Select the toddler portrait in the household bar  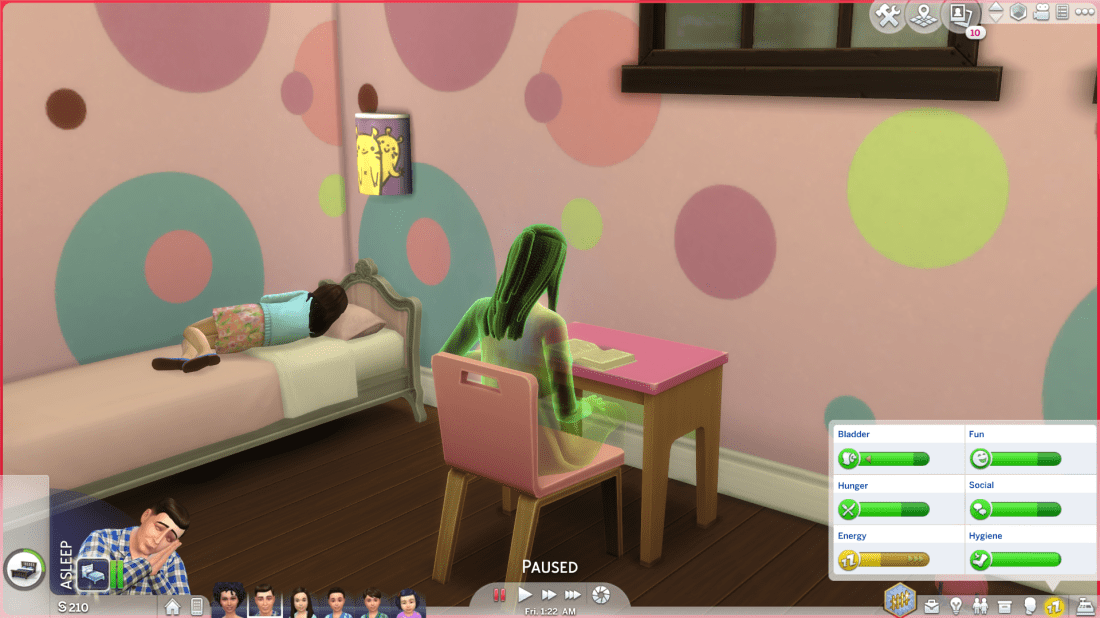408,602
